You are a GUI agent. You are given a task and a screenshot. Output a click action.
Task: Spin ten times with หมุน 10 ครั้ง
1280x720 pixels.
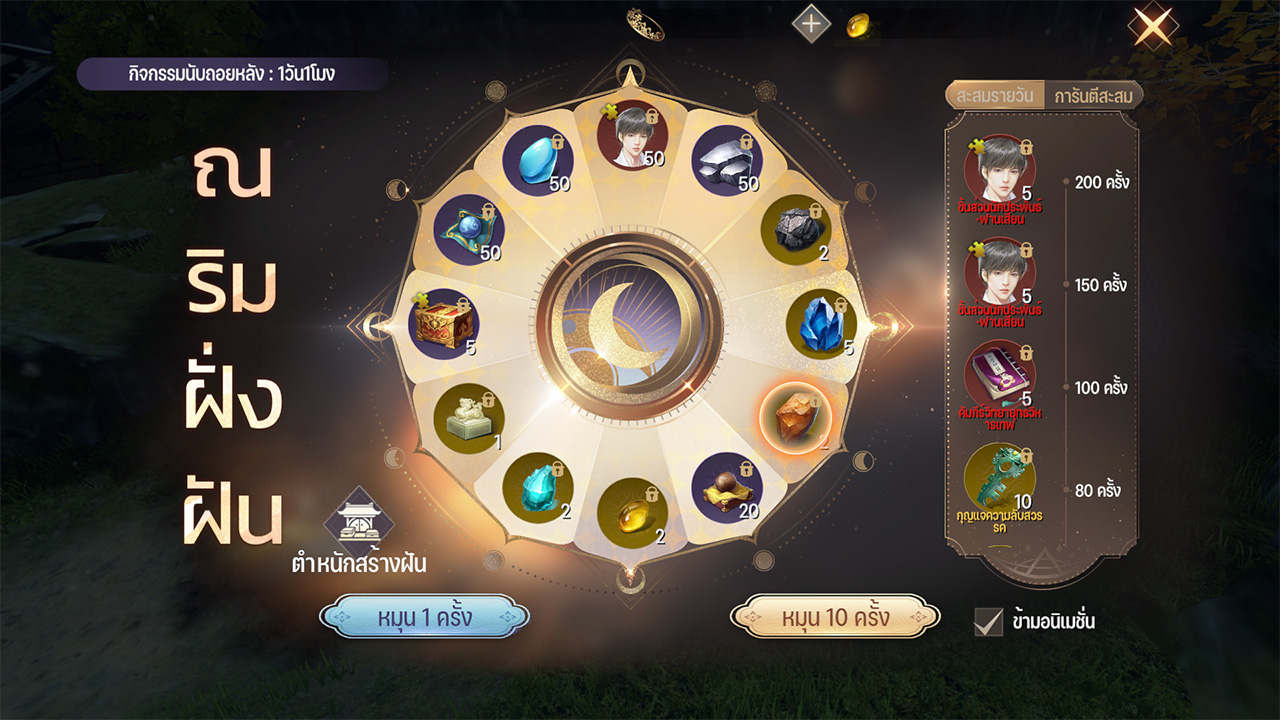(x=835, y=617)
